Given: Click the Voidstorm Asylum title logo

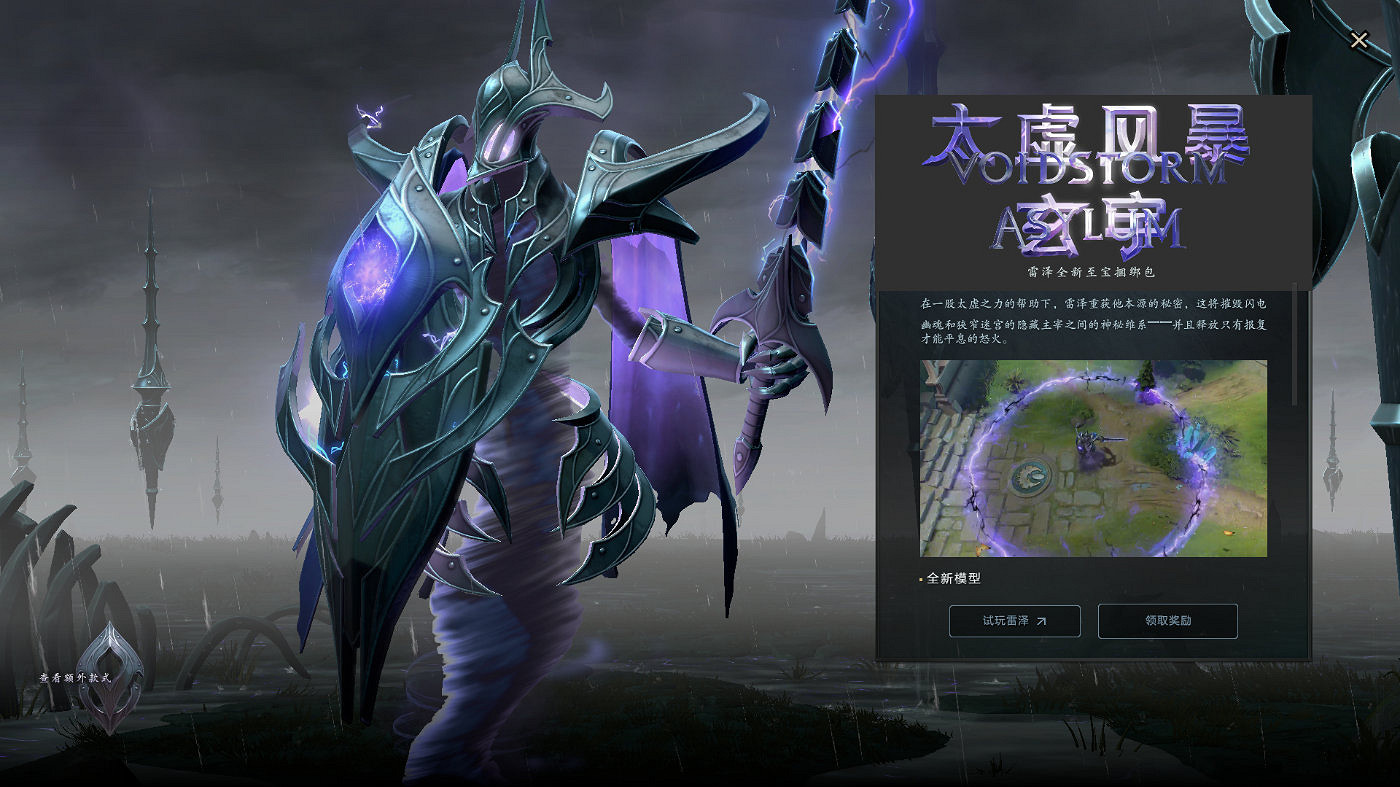Looking at the screenshot, I should coord(1090,180).
